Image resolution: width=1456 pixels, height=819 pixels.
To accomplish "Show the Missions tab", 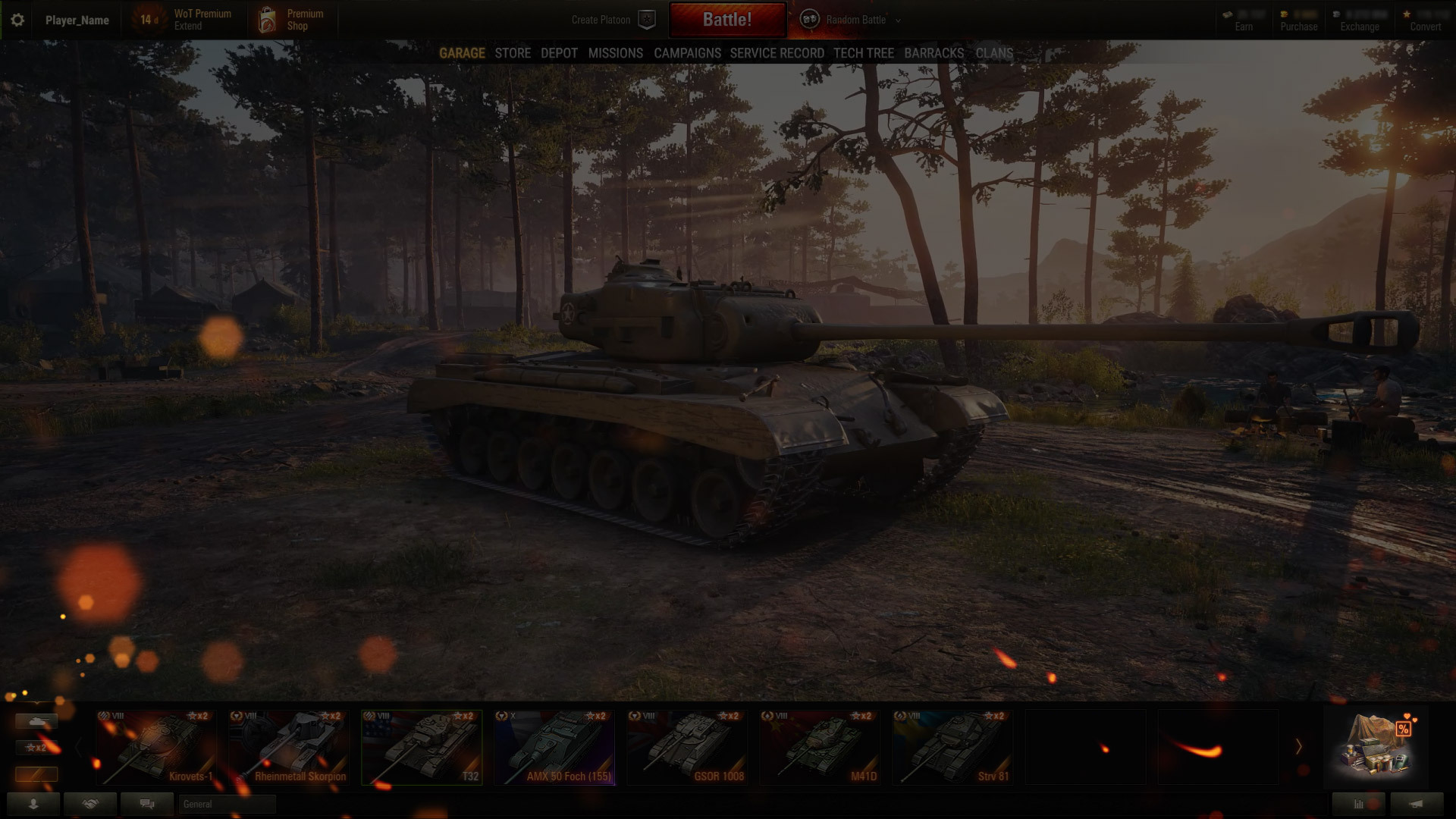I will (615, 53).
